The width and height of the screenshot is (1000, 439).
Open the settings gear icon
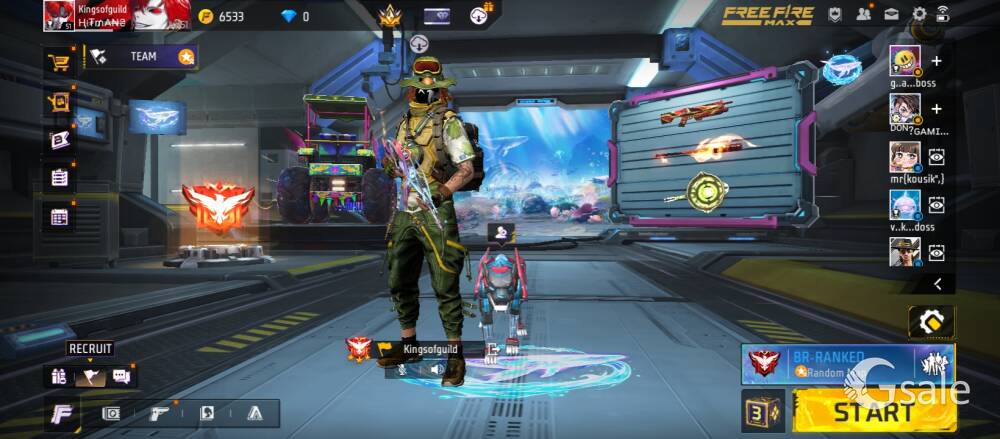pyautogui.click(x=919, y=14)
